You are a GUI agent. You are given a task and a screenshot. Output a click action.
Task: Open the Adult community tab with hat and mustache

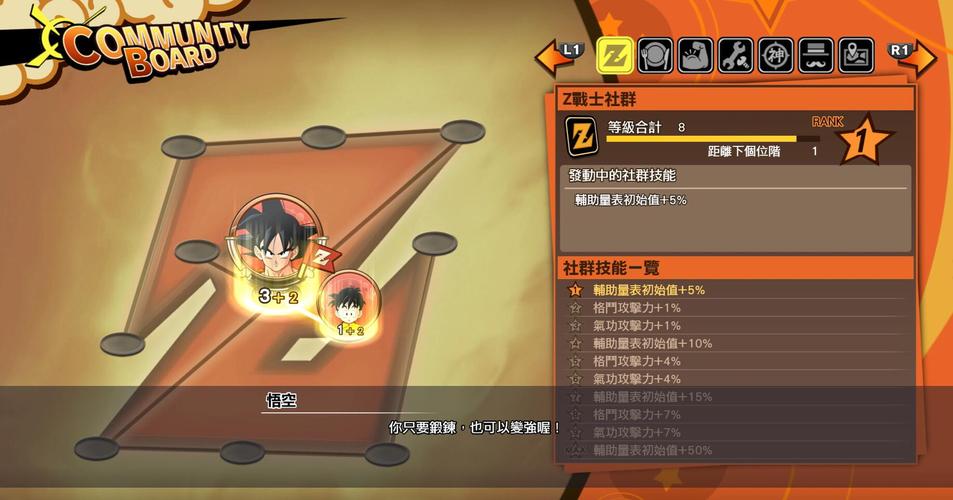tap(816, 55)
